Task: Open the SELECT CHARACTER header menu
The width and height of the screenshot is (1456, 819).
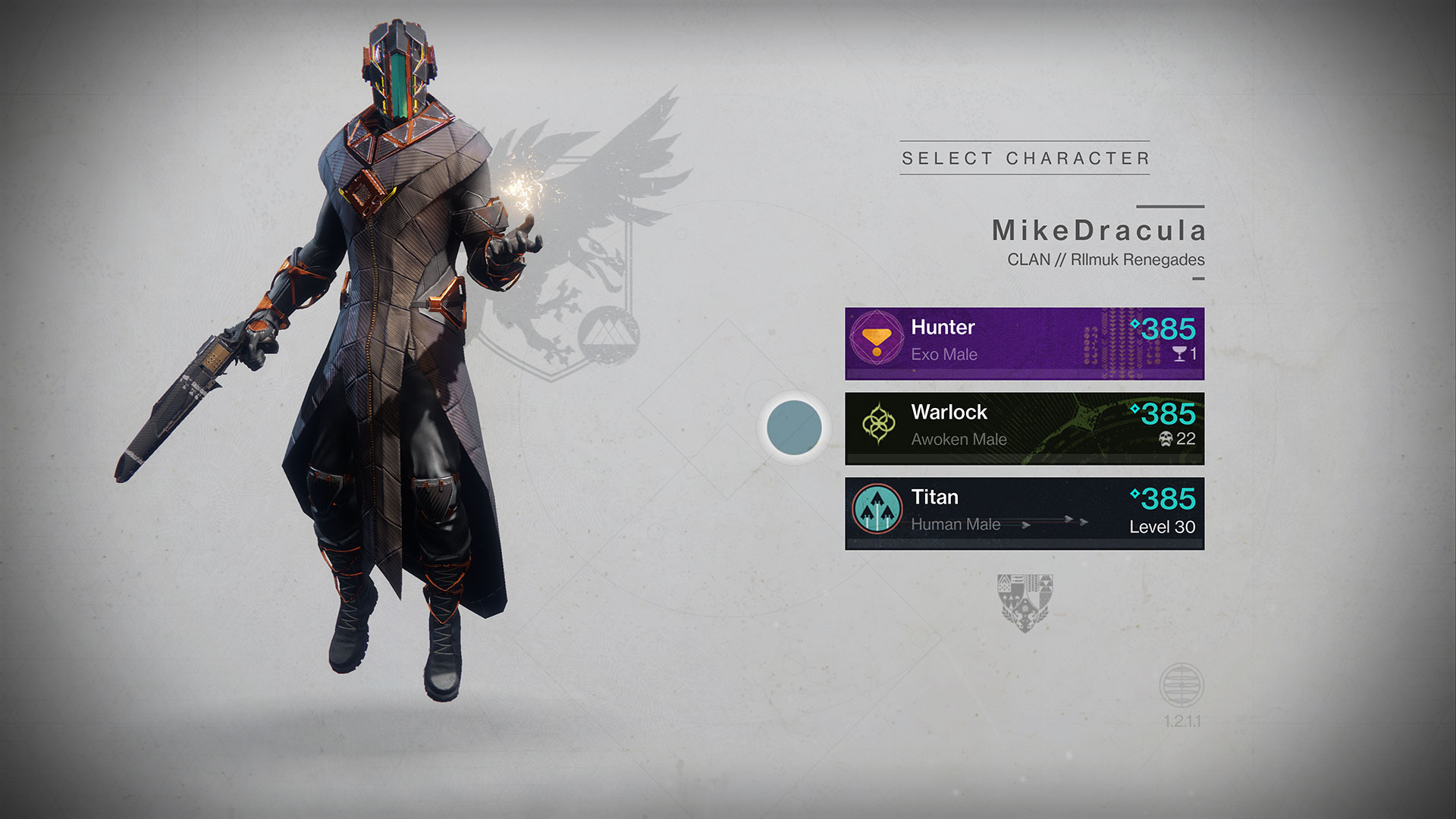Action: 1024,158
